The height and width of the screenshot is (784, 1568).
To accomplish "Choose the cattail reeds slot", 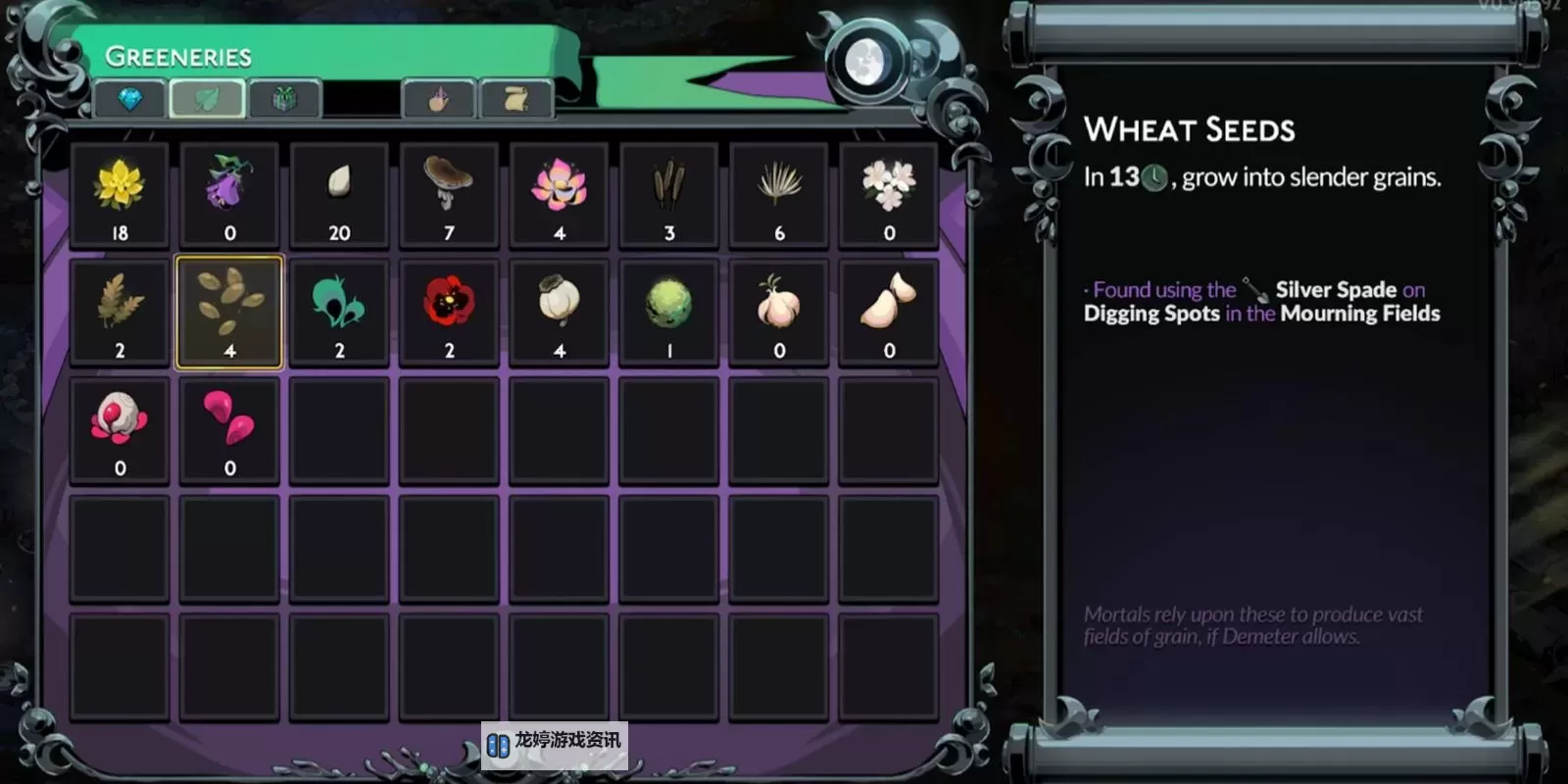I will click(669, 195).
